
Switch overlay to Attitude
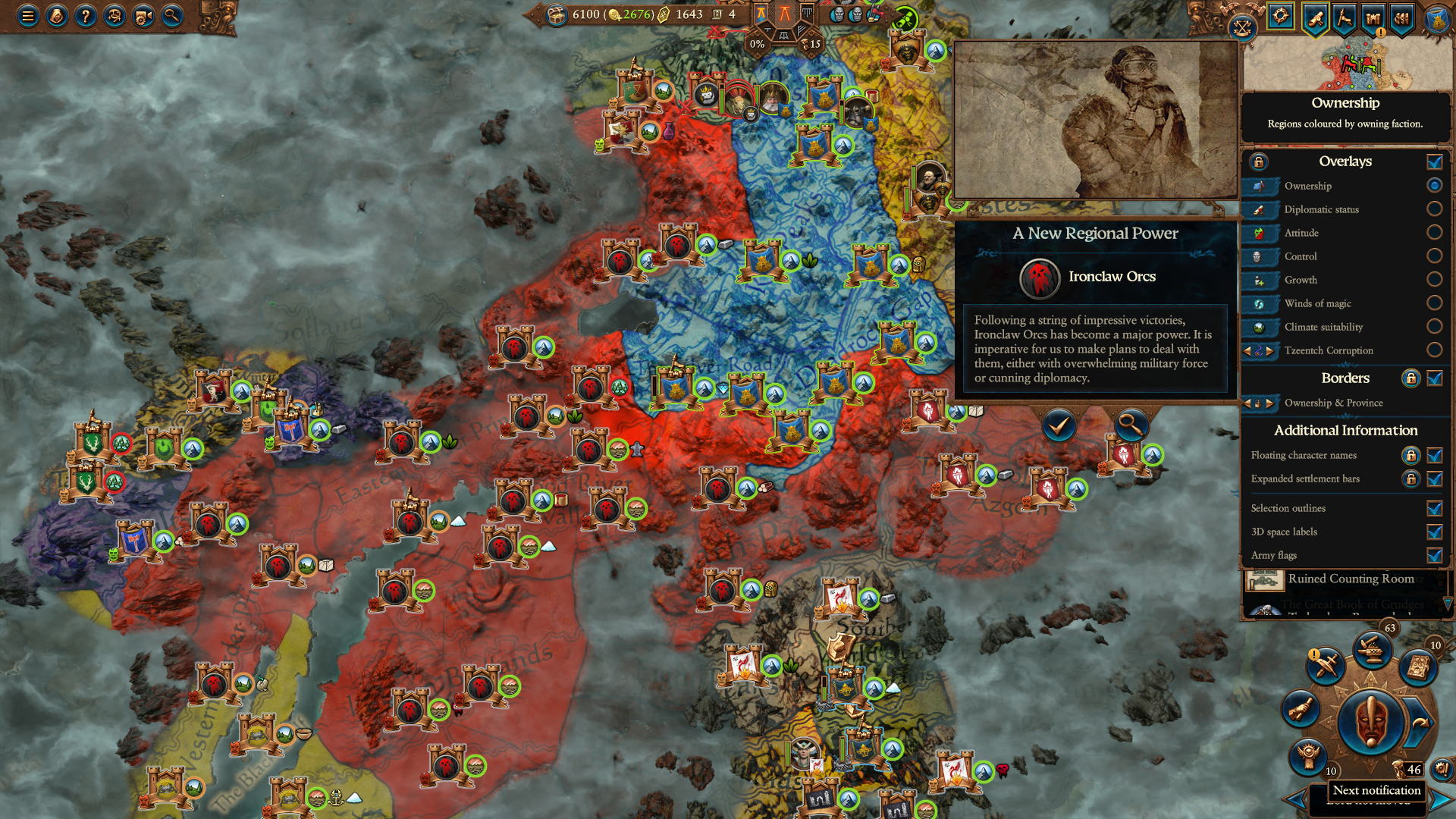[x=1434, y=232]
